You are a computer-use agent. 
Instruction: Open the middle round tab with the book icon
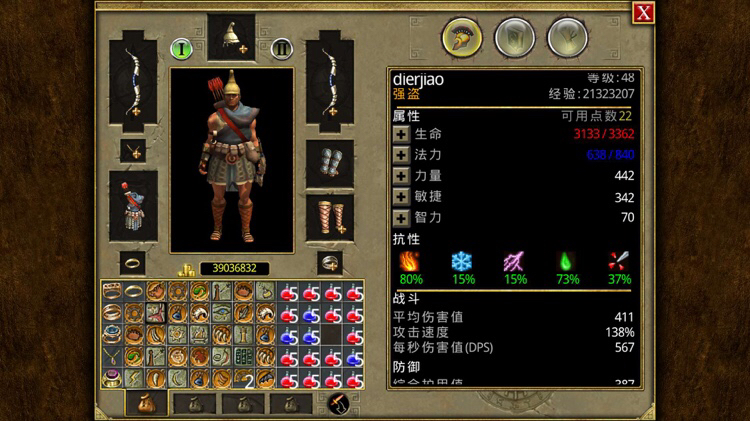tap(514, 38)
